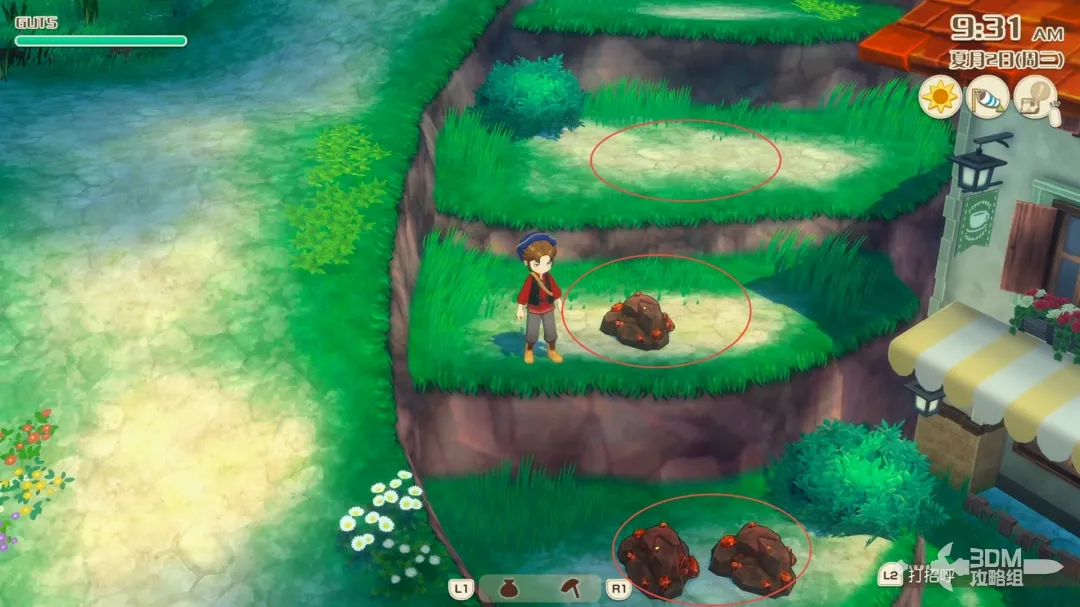This screenshot has width=1080, height=607.
Task: Open the map notification icon
Action: pos(1034,98)
